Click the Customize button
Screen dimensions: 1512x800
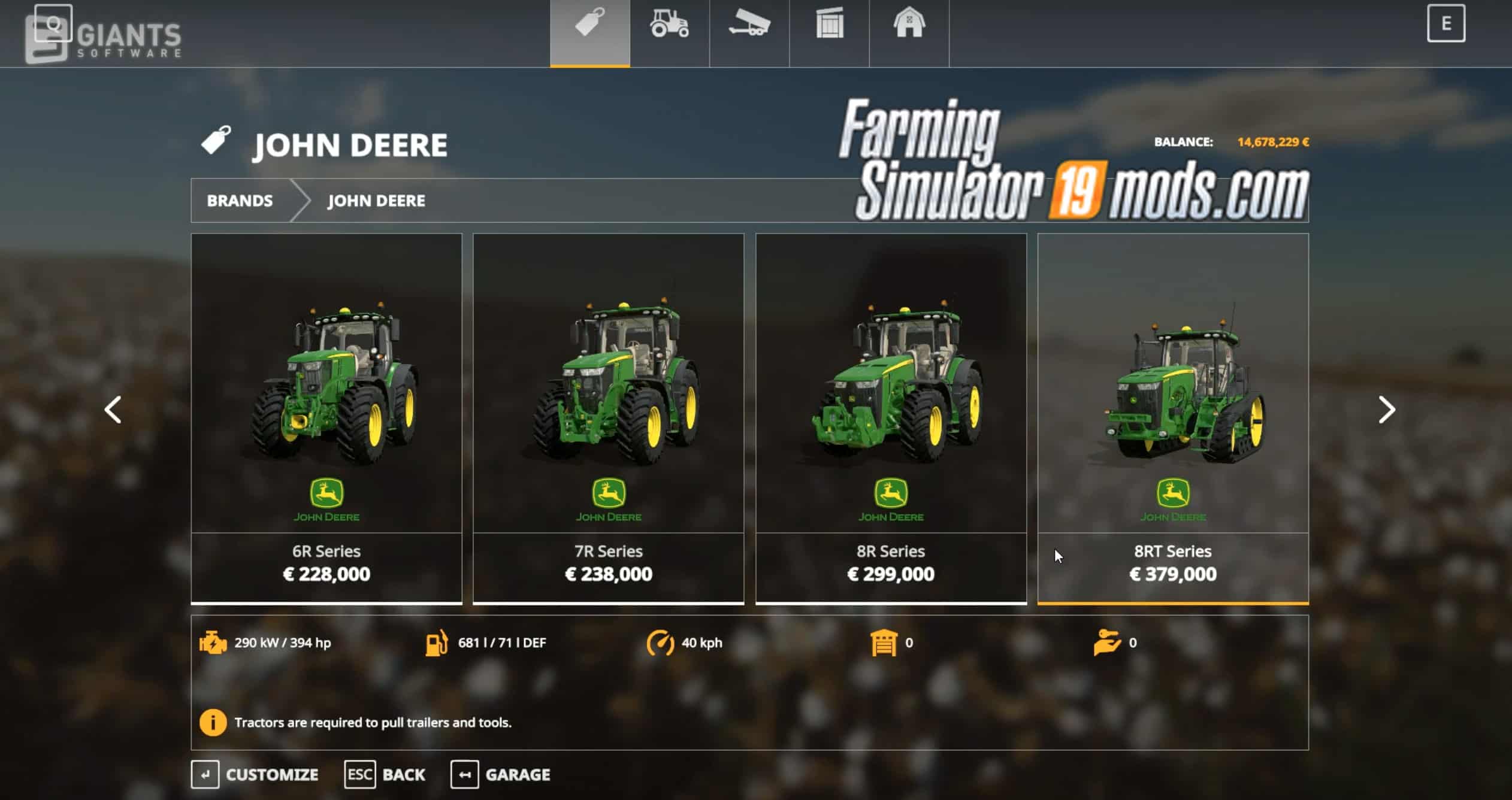256,774
